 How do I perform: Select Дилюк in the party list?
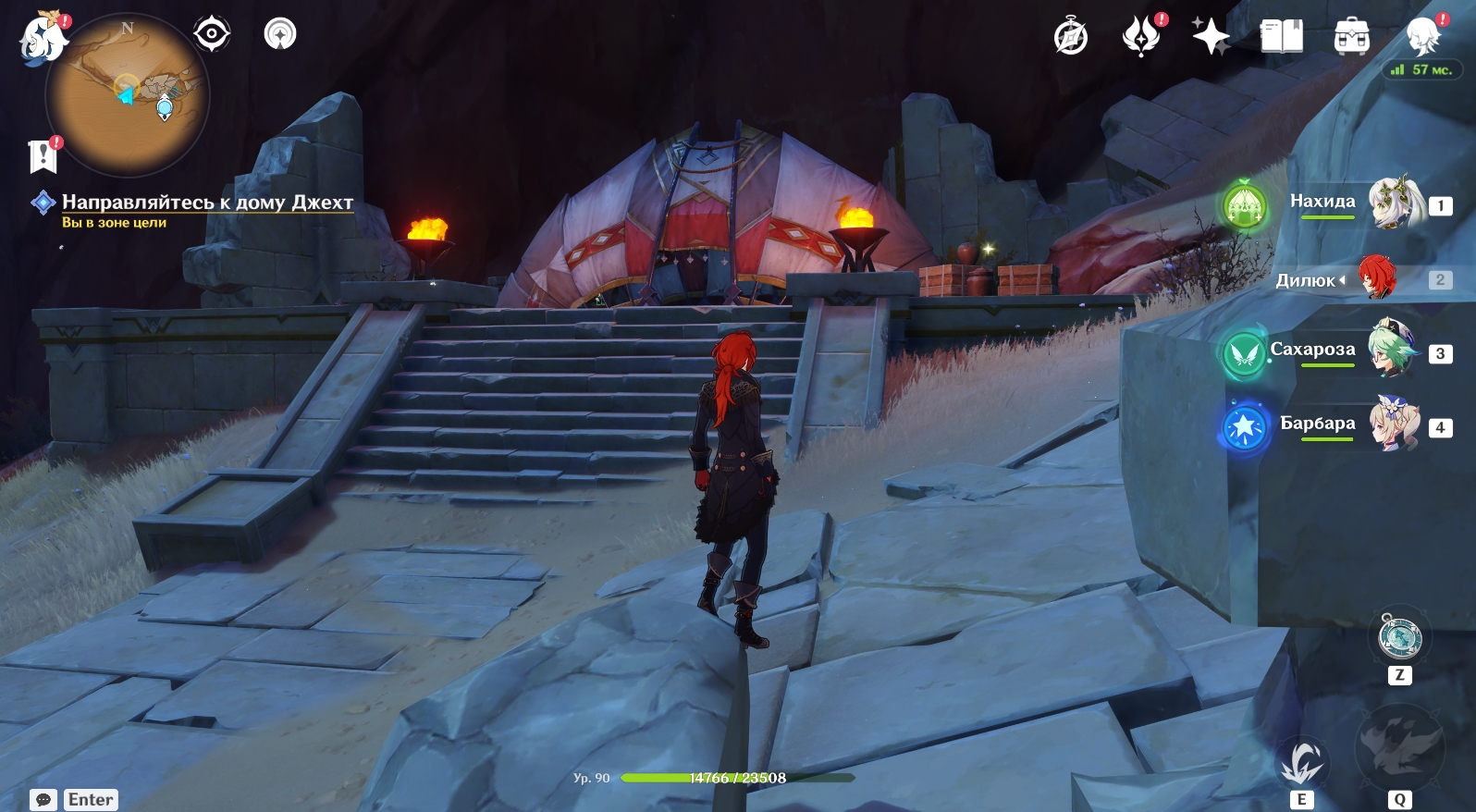click(1376, 278)
